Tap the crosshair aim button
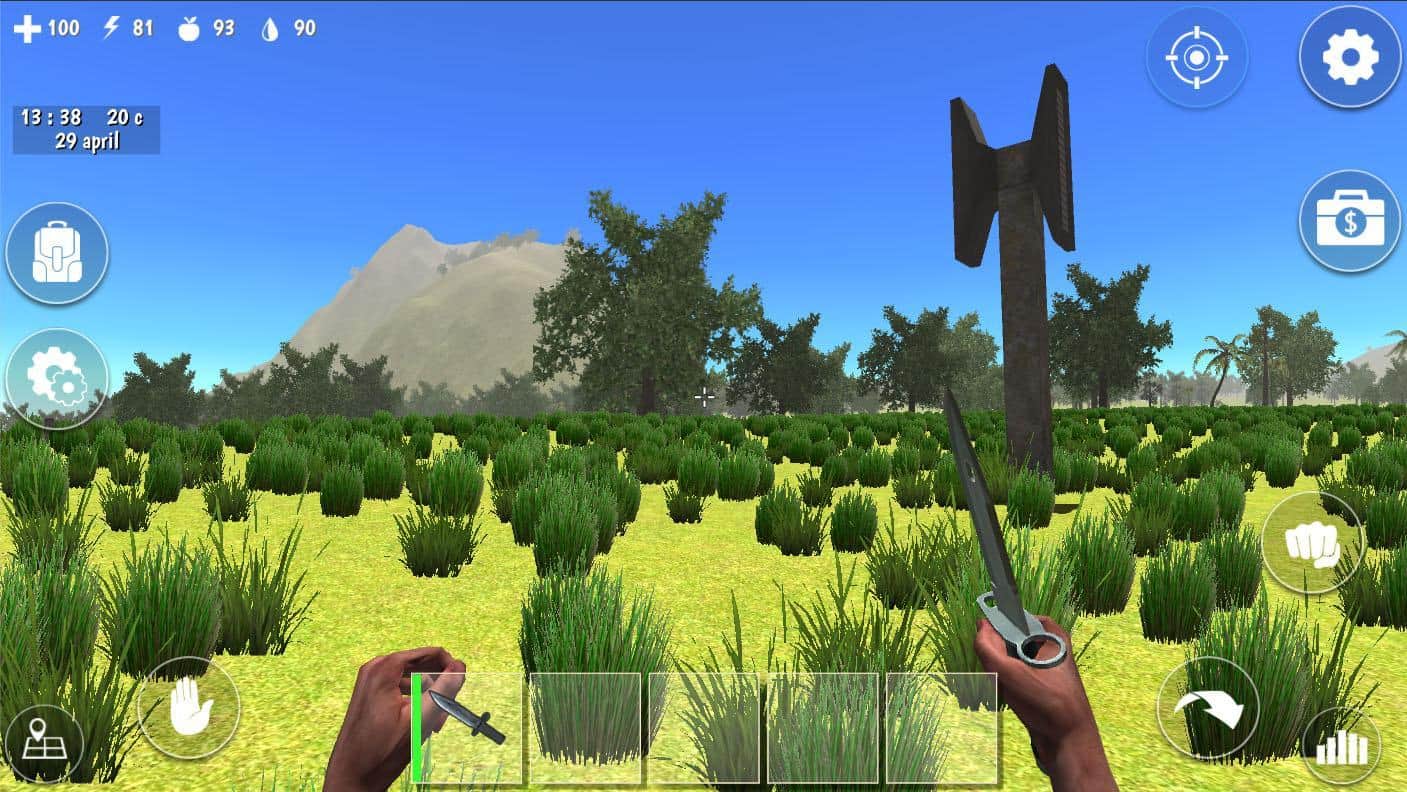 (1197, 57)
